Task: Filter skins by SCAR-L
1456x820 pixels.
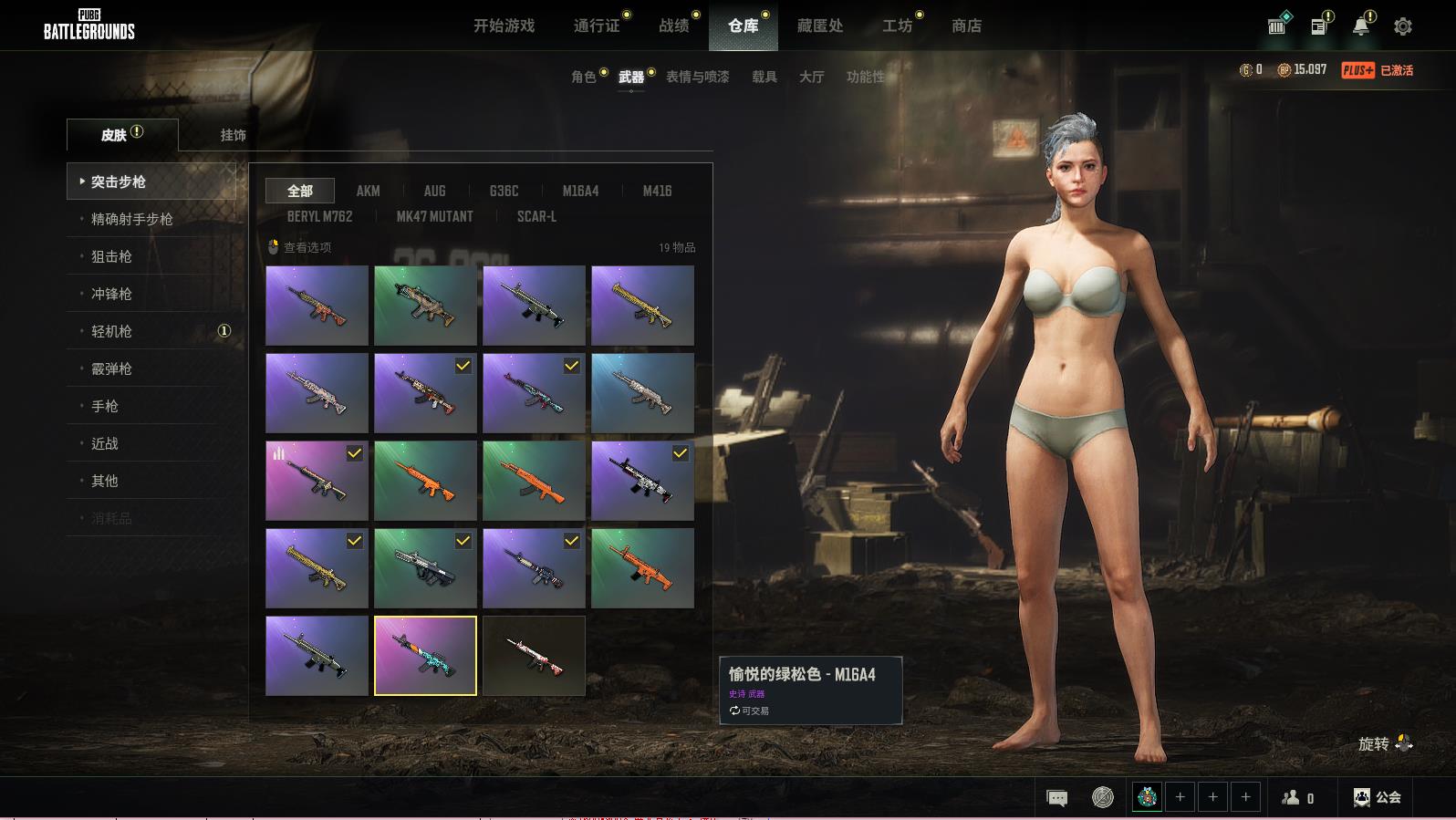Action: tap(536, 216)
